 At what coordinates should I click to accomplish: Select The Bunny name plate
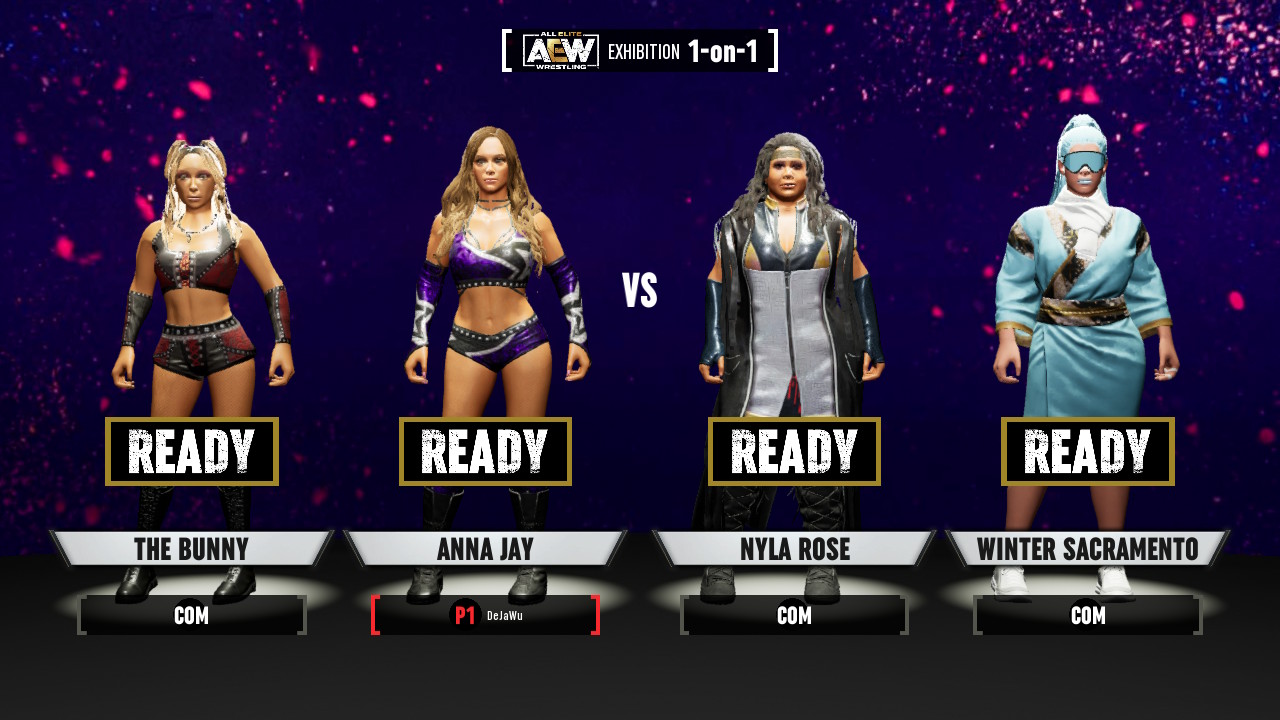pyautogui.click(x=191, y=549)
